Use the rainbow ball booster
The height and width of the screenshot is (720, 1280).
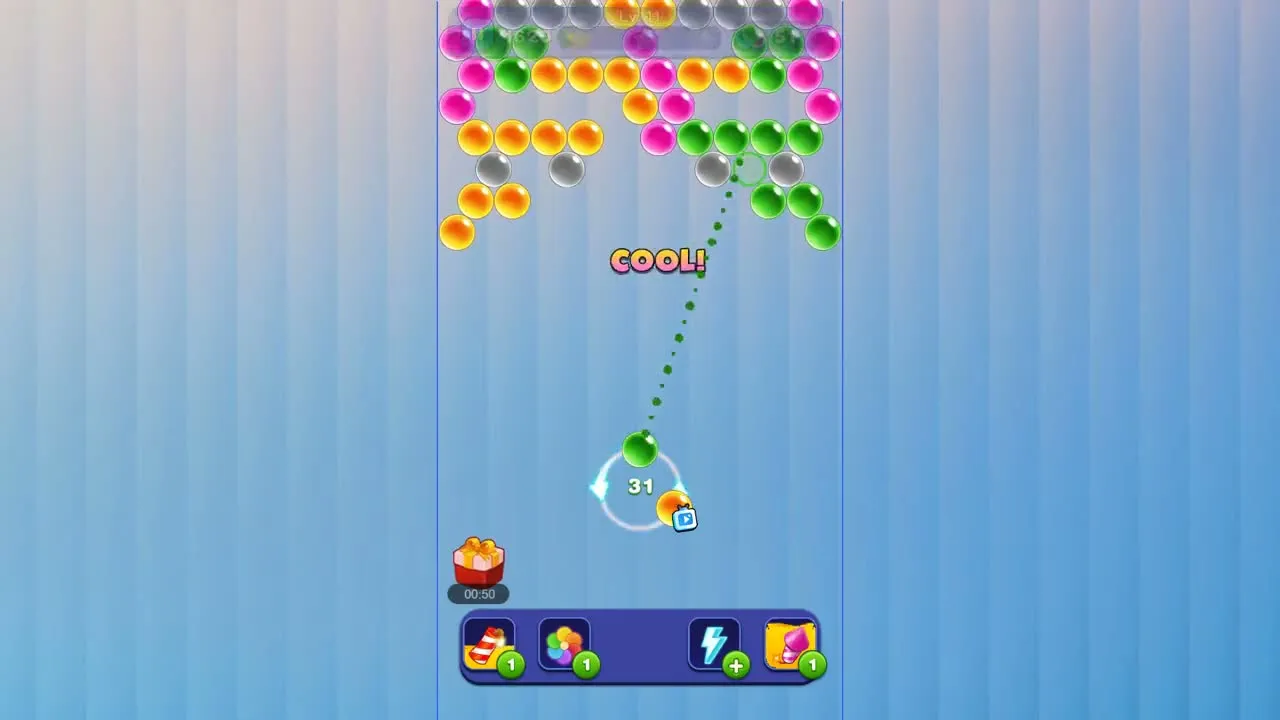click(x=565, y=644)
